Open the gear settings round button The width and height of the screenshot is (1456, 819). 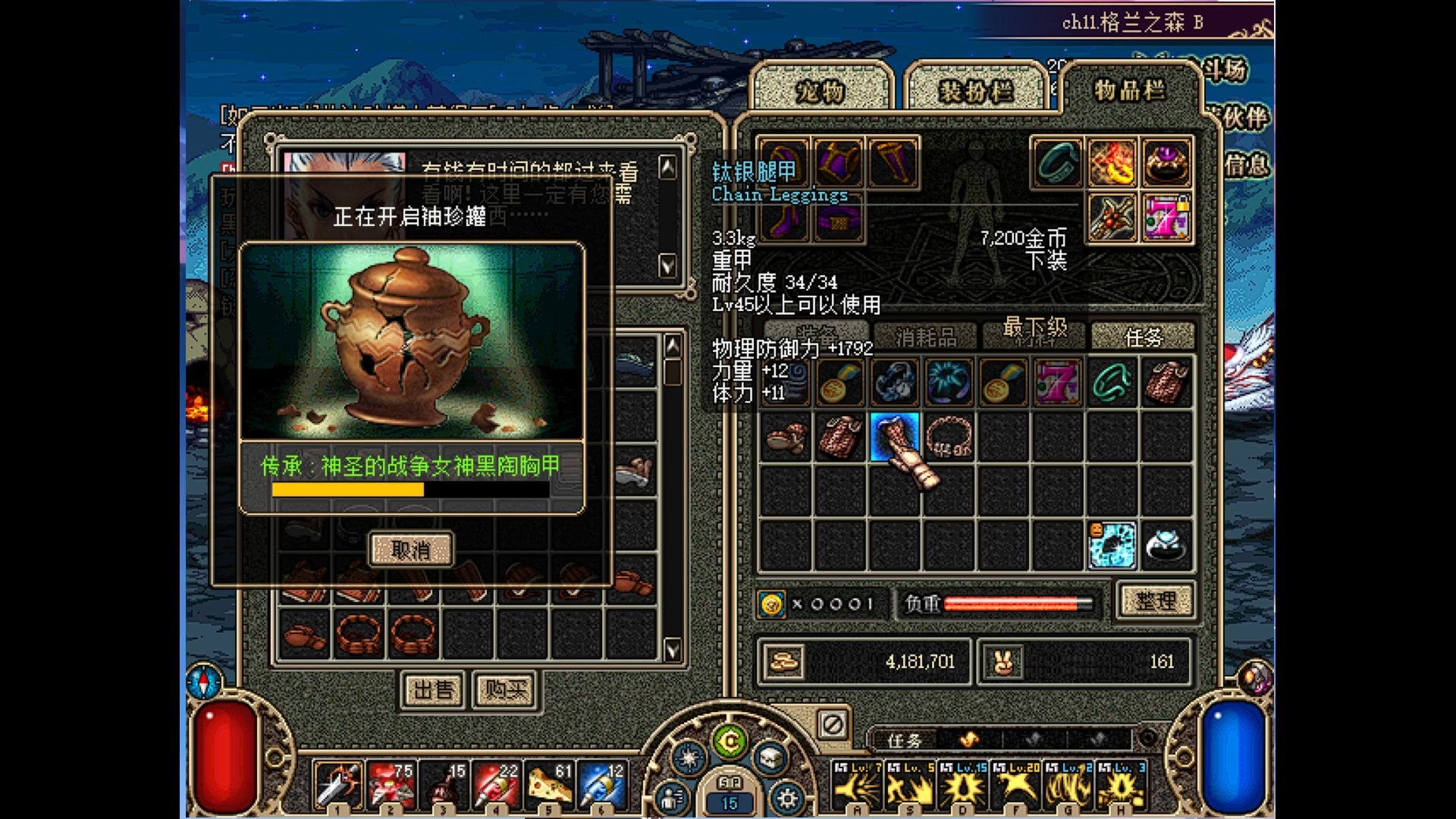(x=786, y=798)
